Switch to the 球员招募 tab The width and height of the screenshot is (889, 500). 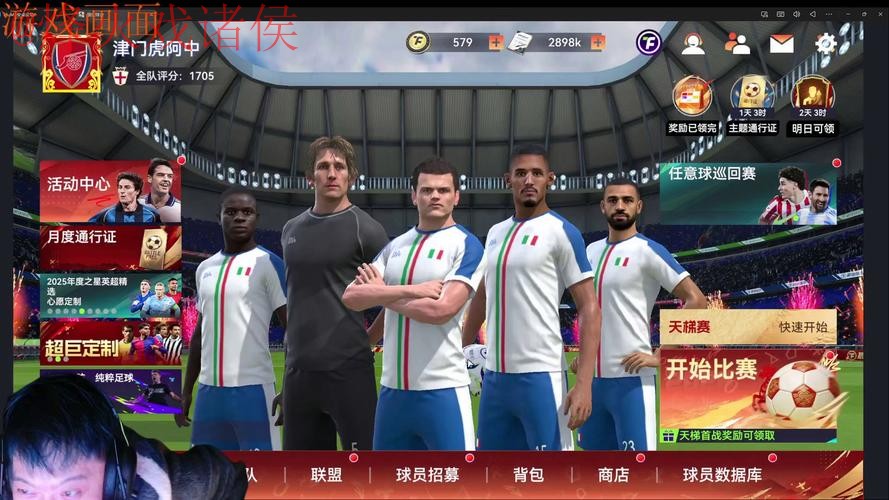[427, 475]
